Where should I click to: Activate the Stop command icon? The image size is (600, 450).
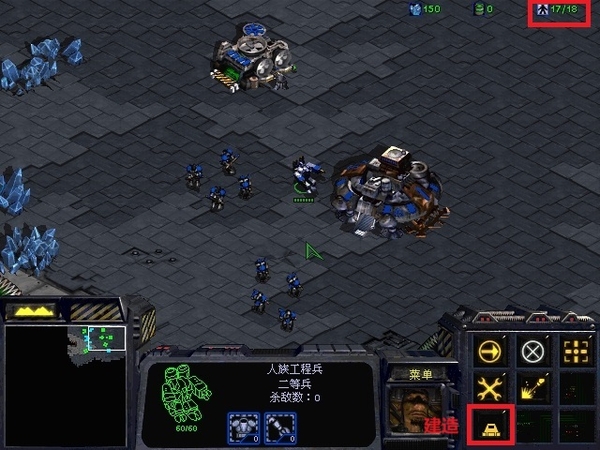point(533,351)
